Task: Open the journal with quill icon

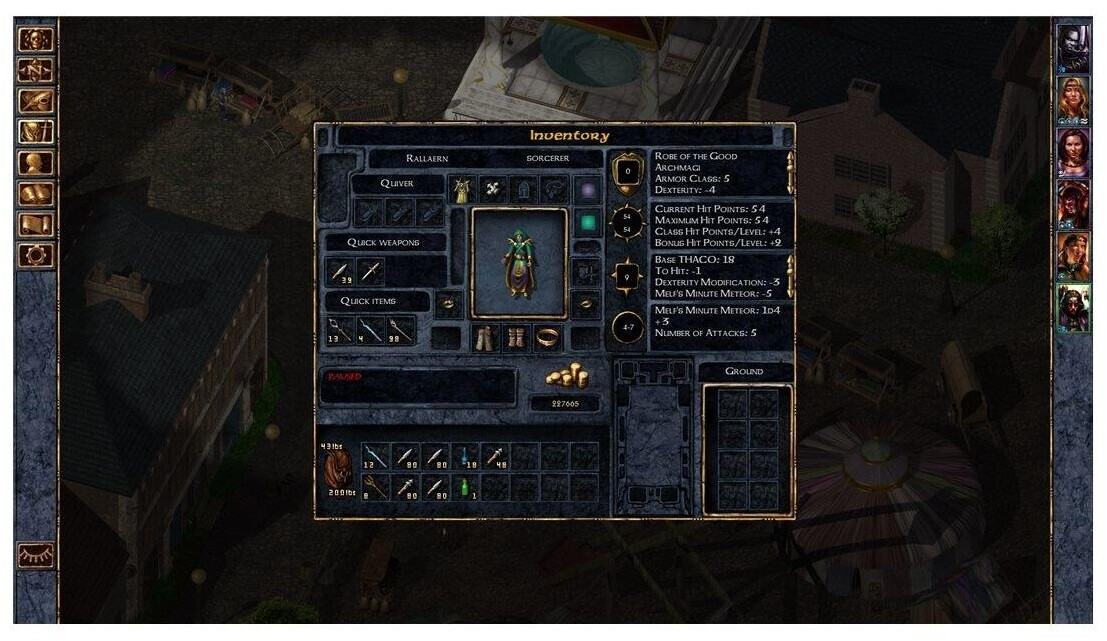Action: (36, 101)
